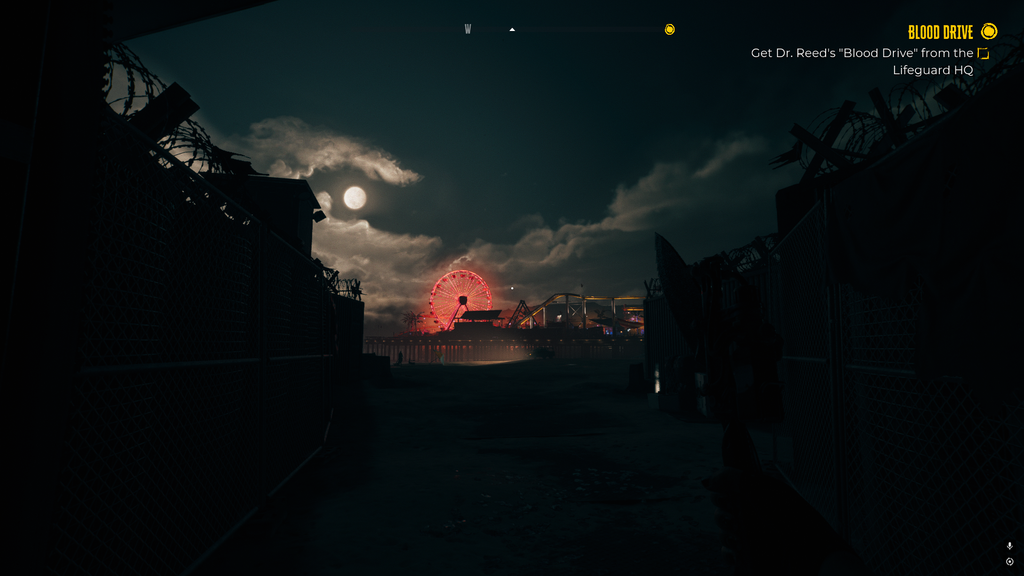Click the gold quest icon beside Blood Drive
Viewport: 1024px width, 576px height.
[989, 32]
